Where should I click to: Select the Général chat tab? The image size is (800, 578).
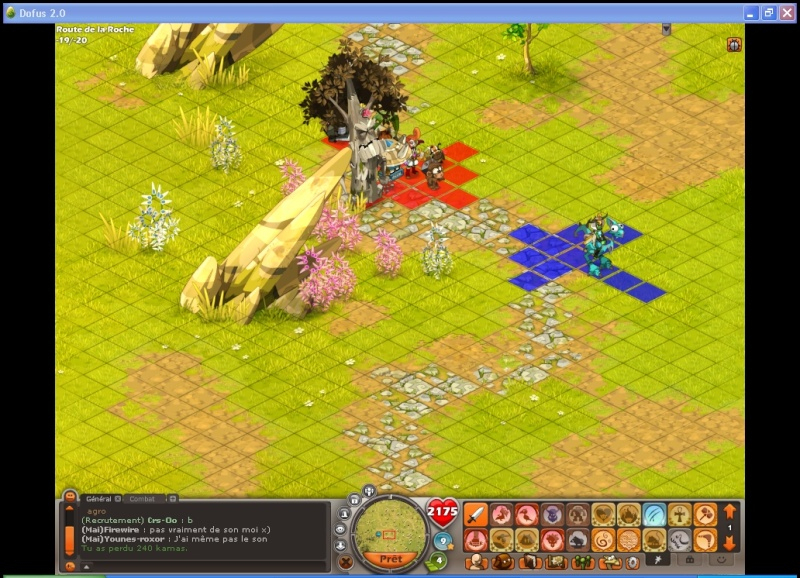pyautogui.click(x=99, y=498)
